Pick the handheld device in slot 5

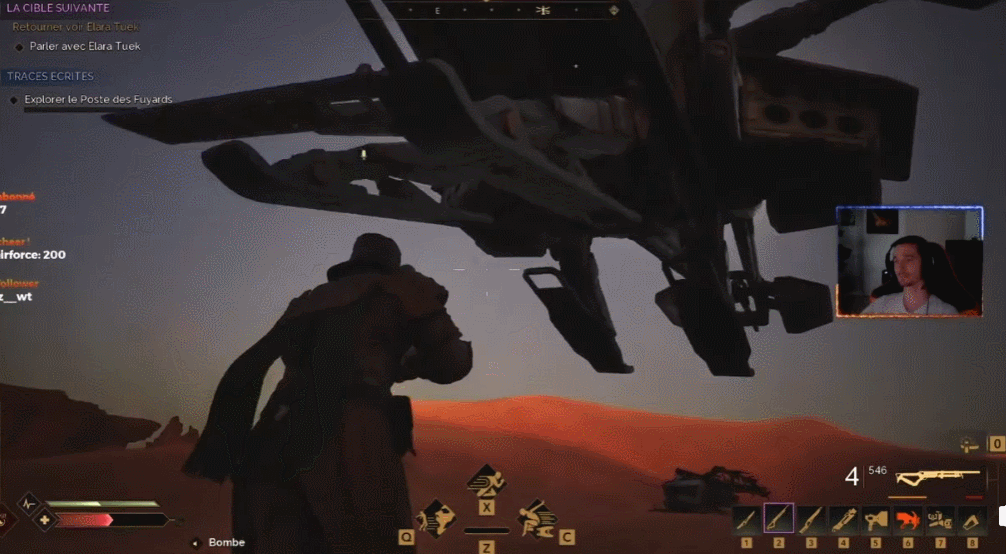(875, 520)
